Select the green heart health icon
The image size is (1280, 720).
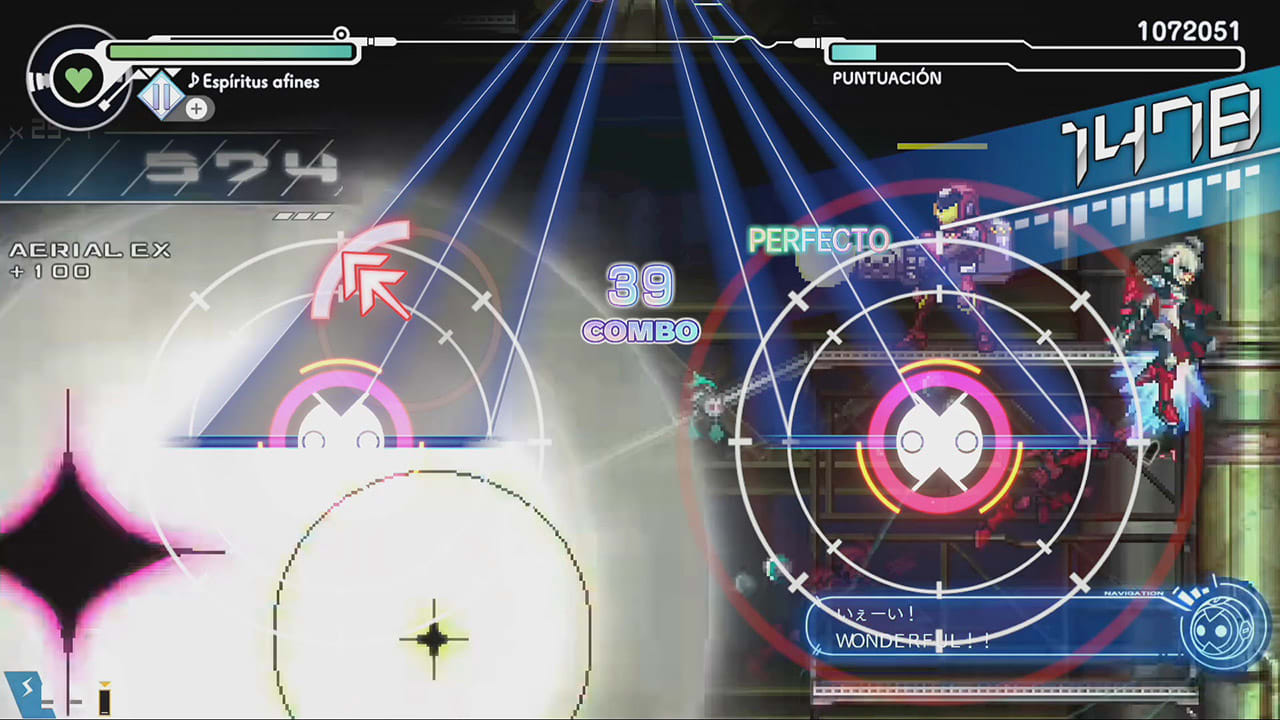pyautogui.click(x=77, y=78)
